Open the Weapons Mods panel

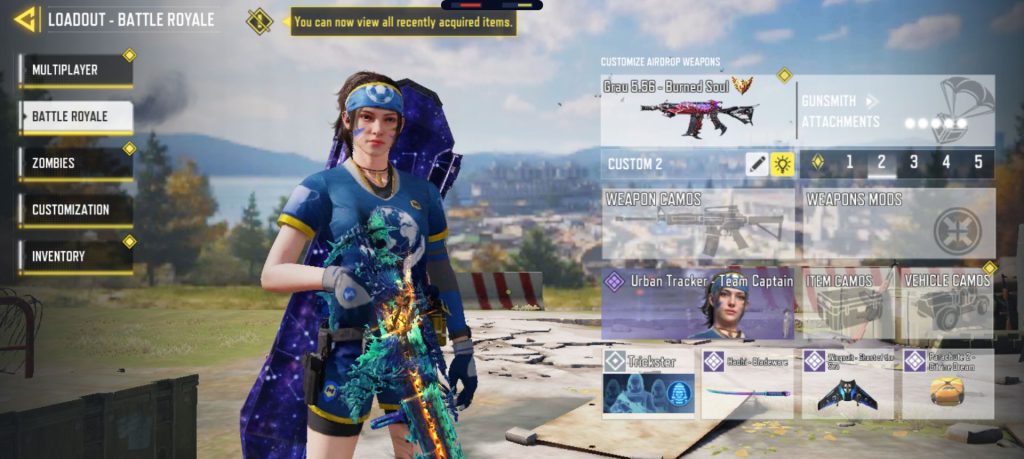pos(898,224)
